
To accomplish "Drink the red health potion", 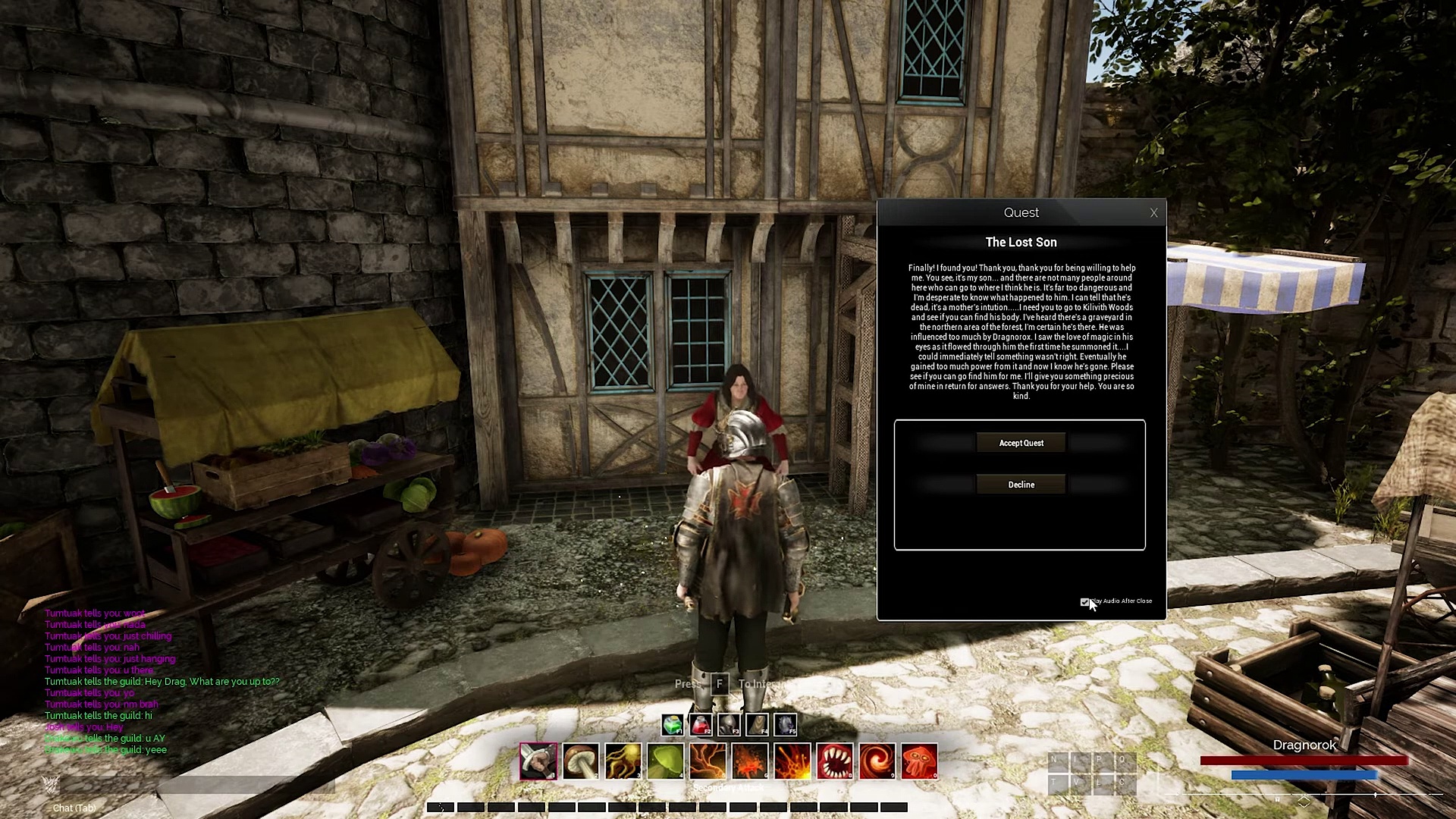I will tap(700, 725).
